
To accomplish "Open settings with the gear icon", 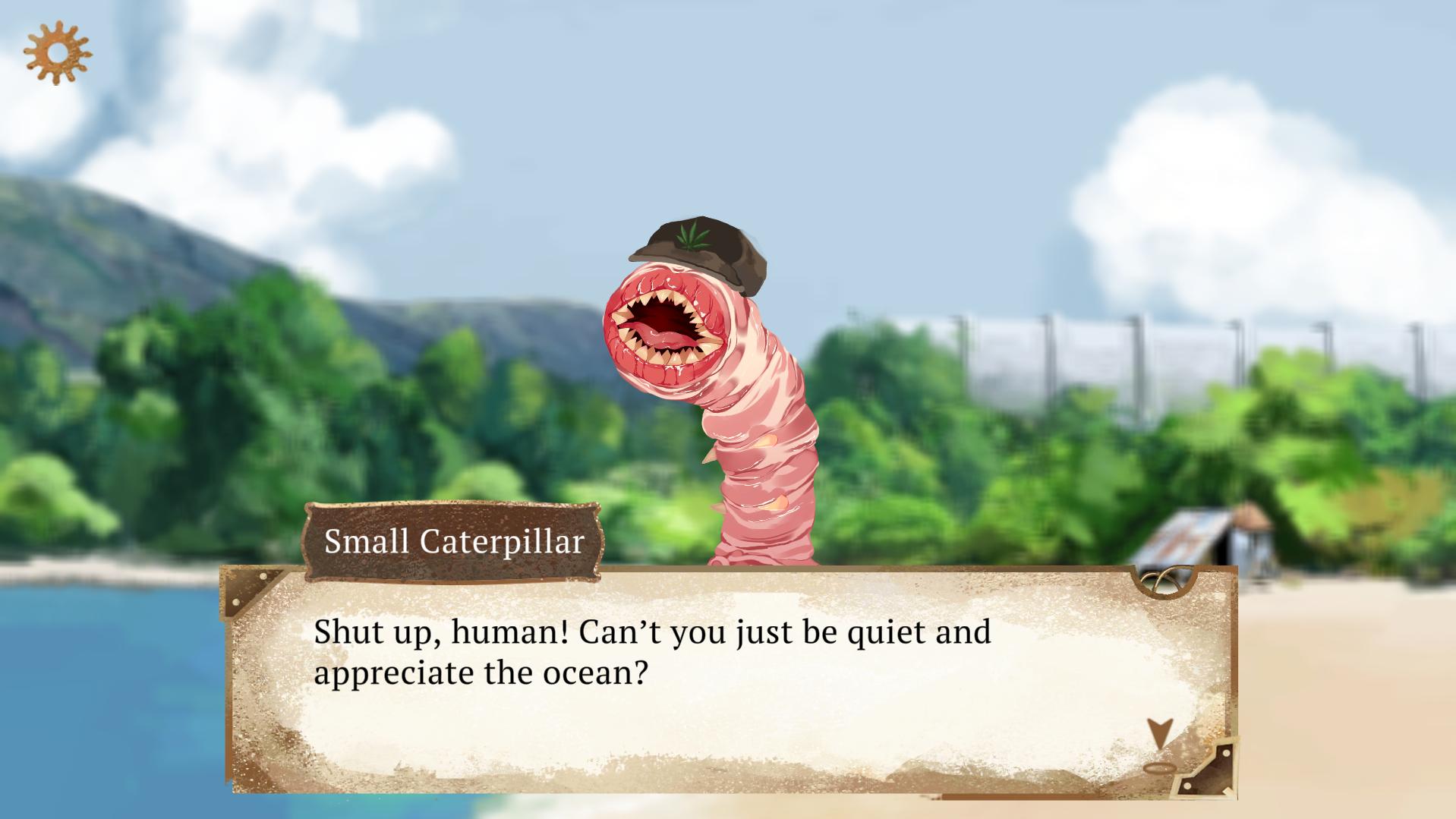I will tap(57, 52).
